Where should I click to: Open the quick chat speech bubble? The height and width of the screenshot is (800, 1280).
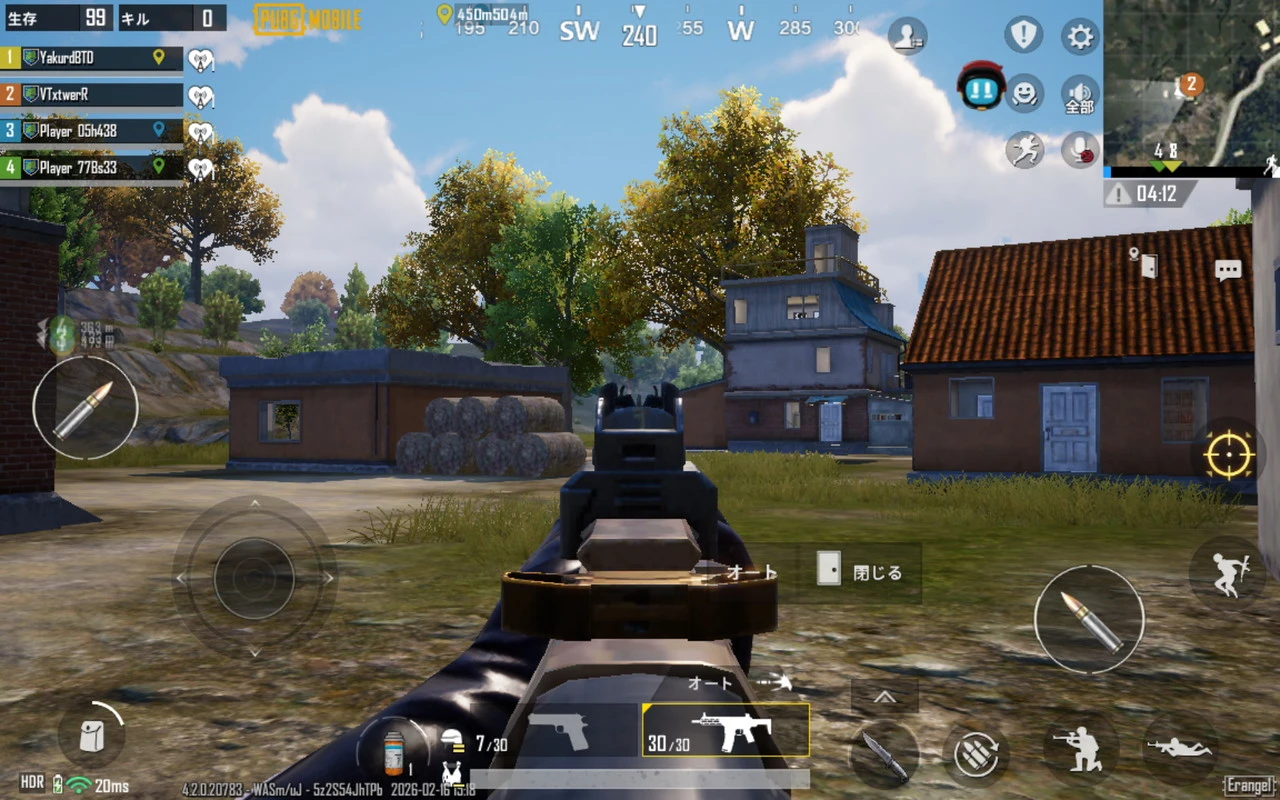point(1227,270)
